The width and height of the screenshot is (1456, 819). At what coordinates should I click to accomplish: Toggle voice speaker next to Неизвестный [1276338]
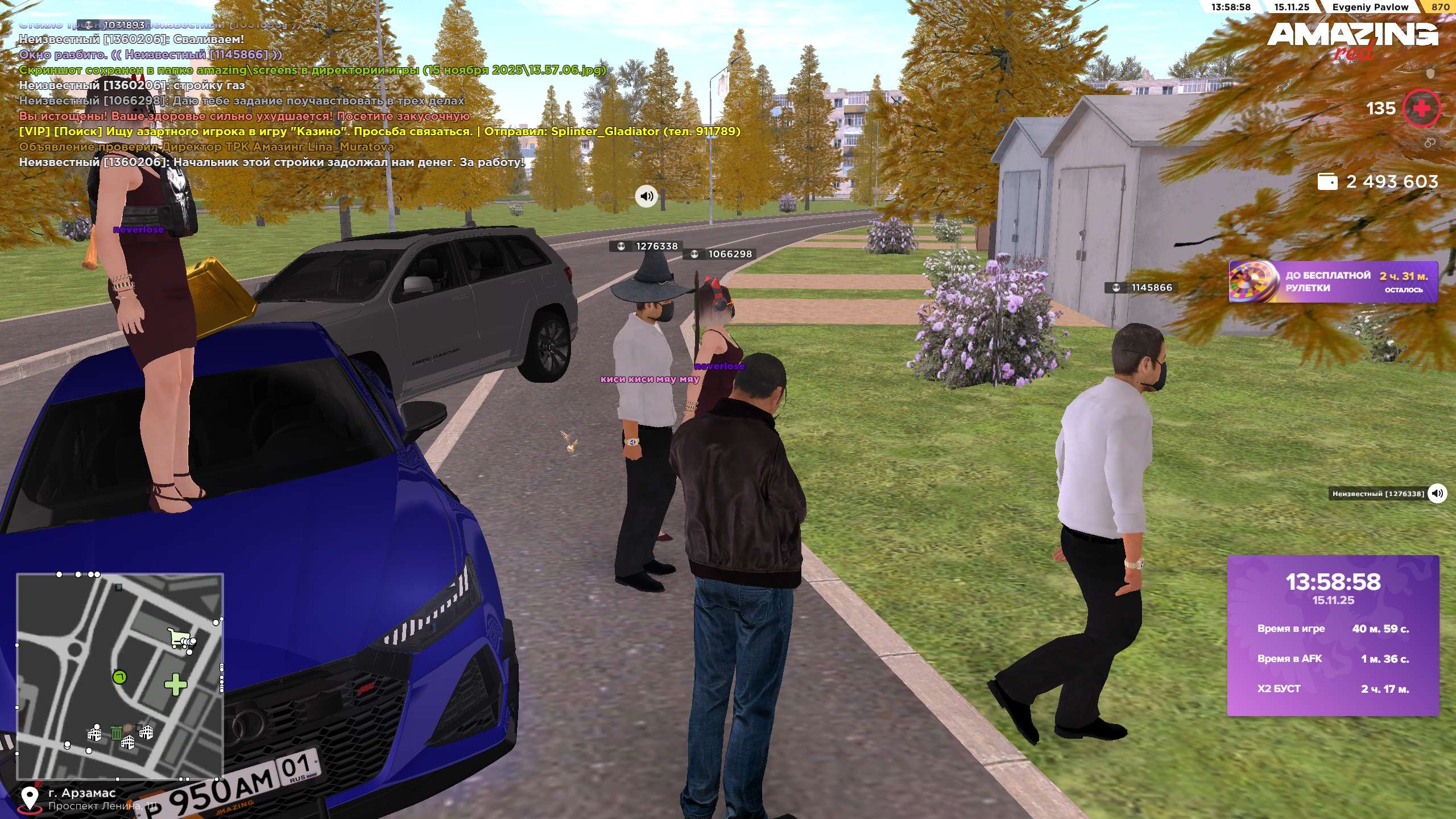click(x=1437, y=493)
